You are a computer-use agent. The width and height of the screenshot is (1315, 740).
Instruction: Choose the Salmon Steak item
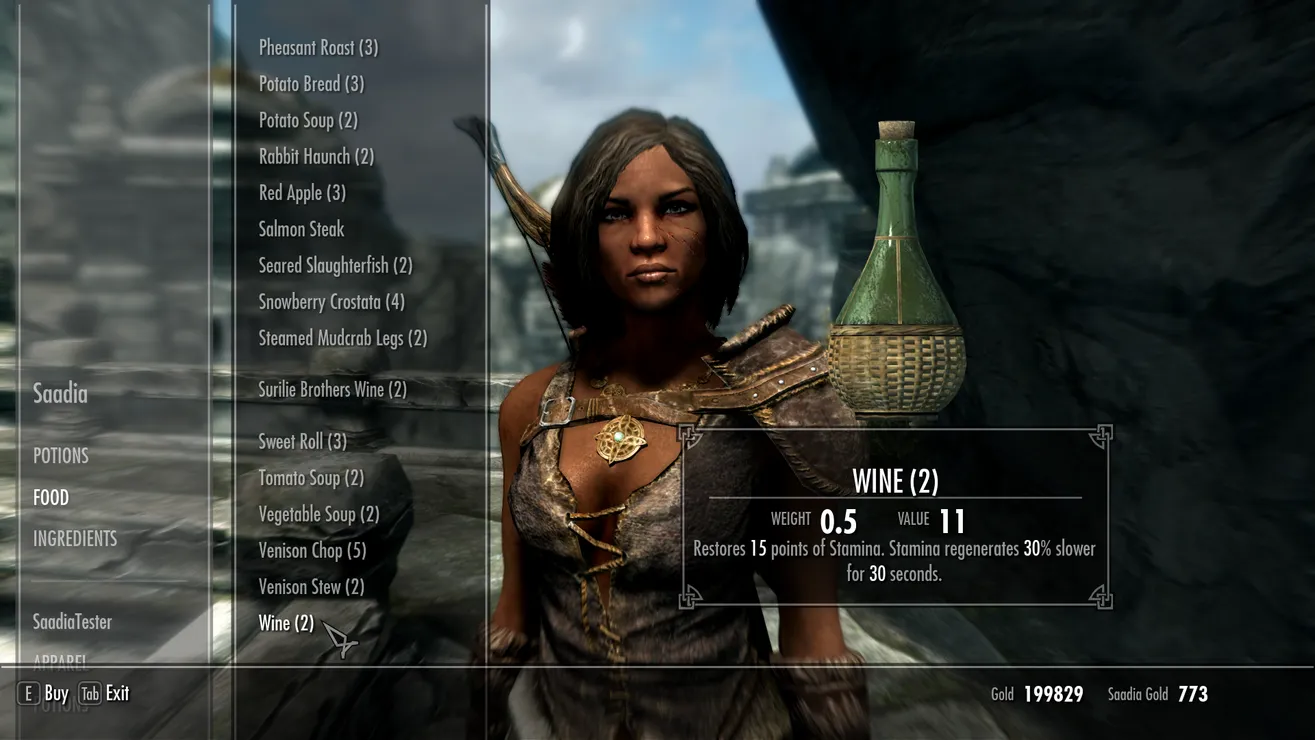point(301,230)
